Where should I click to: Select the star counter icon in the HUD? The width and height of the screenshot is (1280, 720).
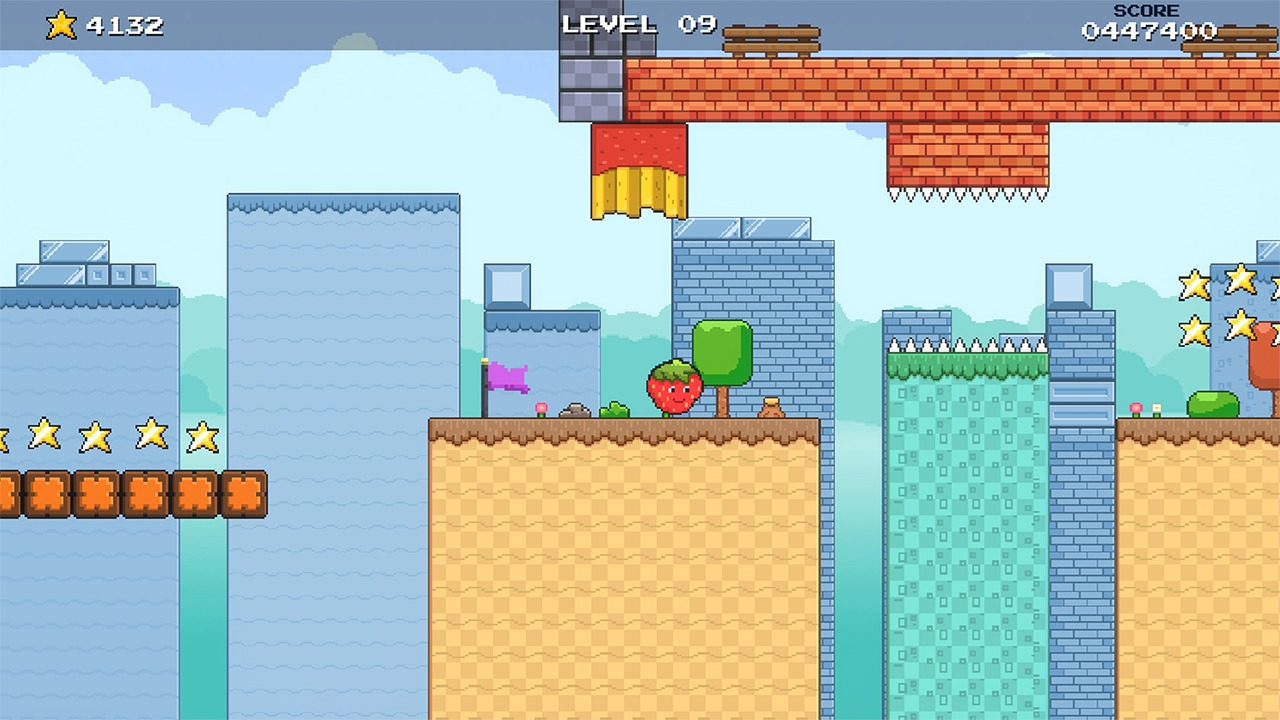click(60, 24)
